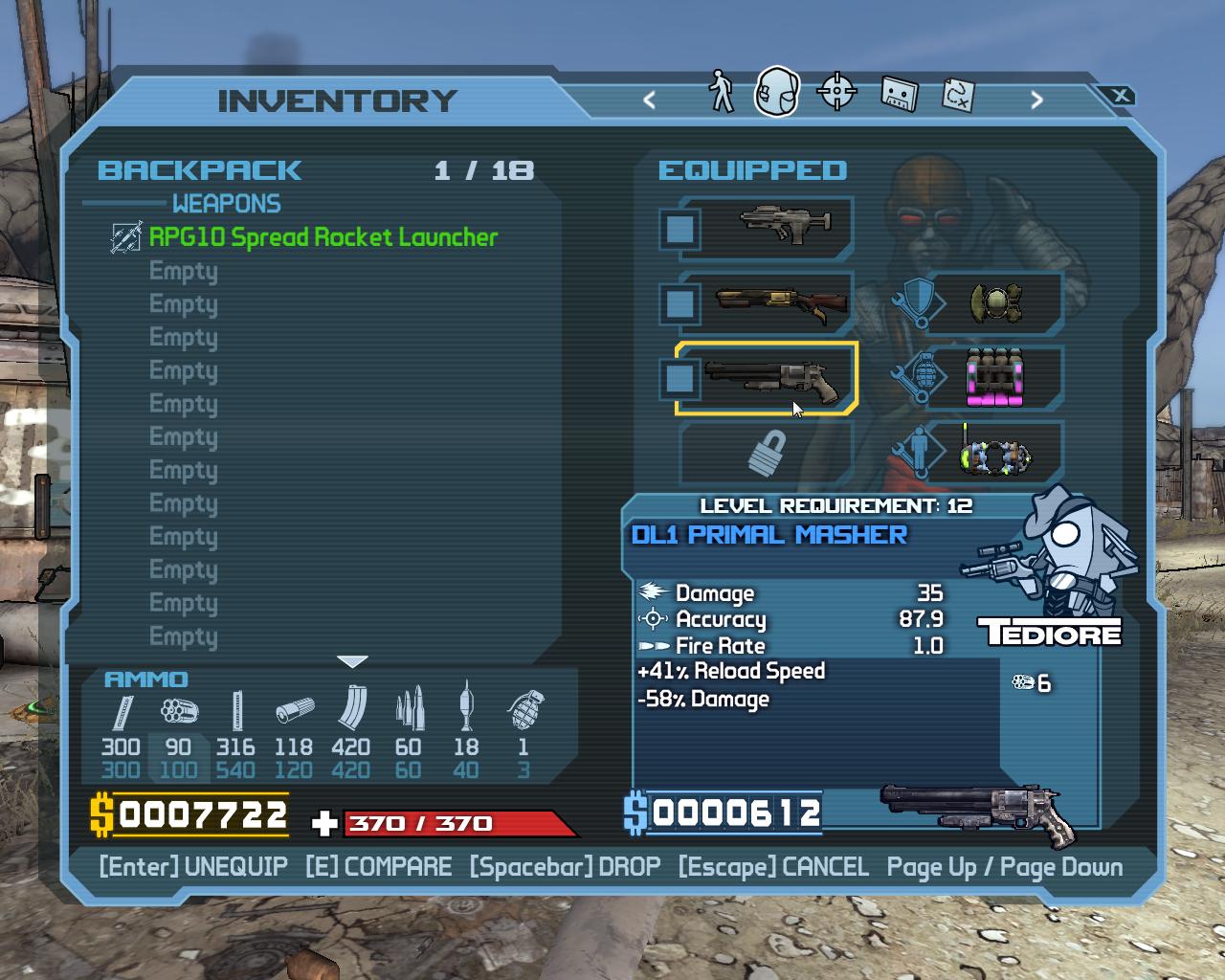This screenshot has width=1225, height=980.
Task: Select the first equipped weapon slot
Action: click(x=766, y=229)
